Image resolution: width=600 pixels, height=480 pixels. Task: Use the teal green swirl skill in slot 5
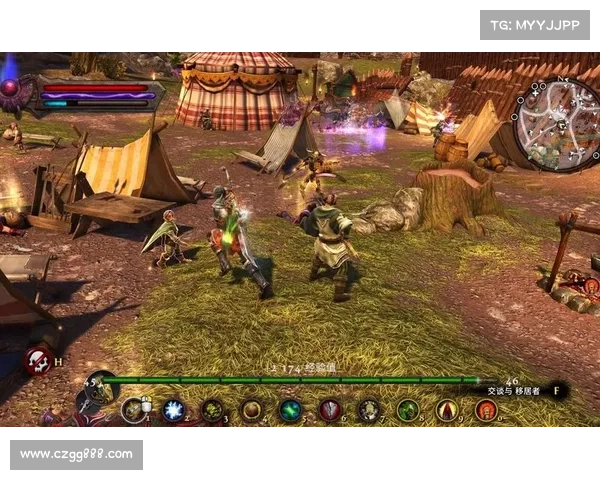290,410
